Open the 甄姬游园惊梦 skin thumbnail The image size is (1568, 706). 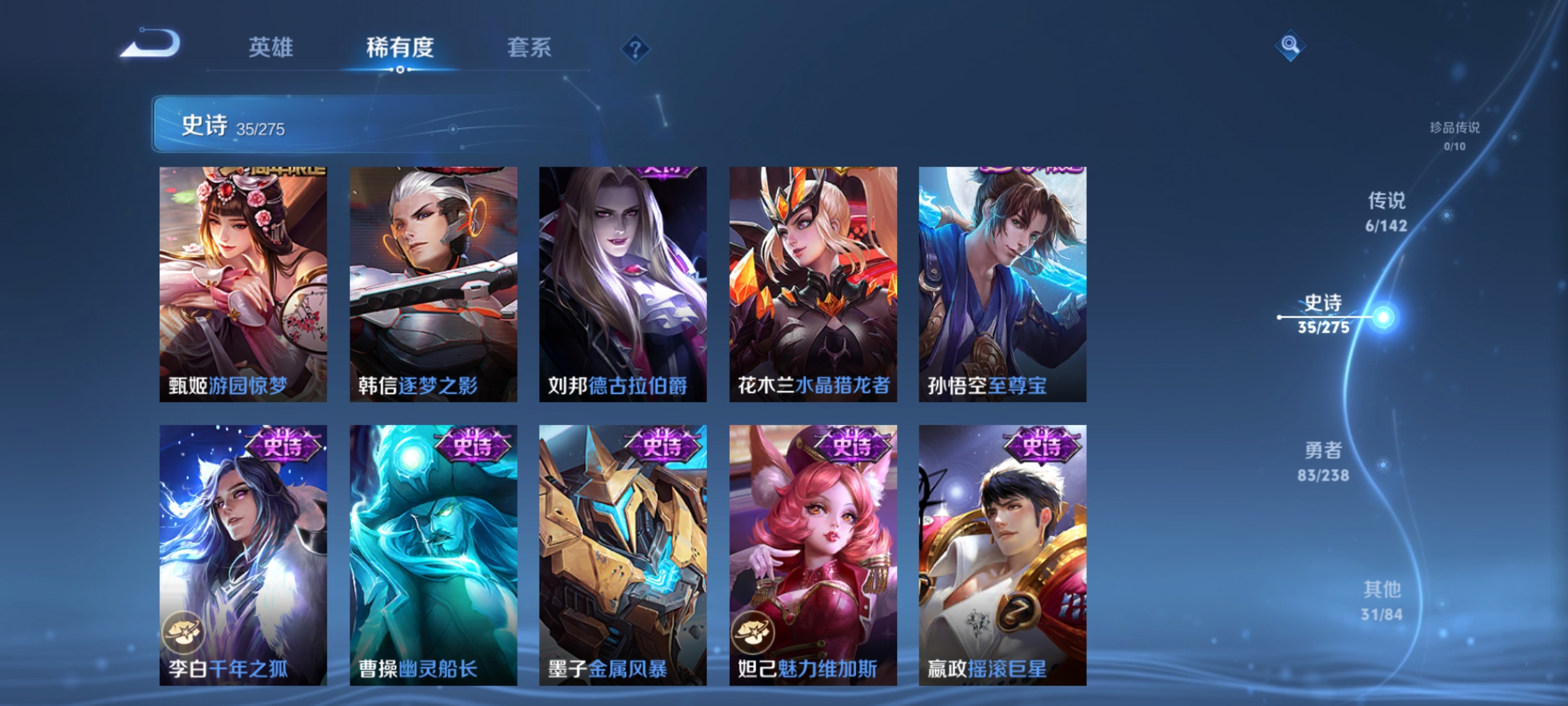pyautogui.click(x=242, y=281)
